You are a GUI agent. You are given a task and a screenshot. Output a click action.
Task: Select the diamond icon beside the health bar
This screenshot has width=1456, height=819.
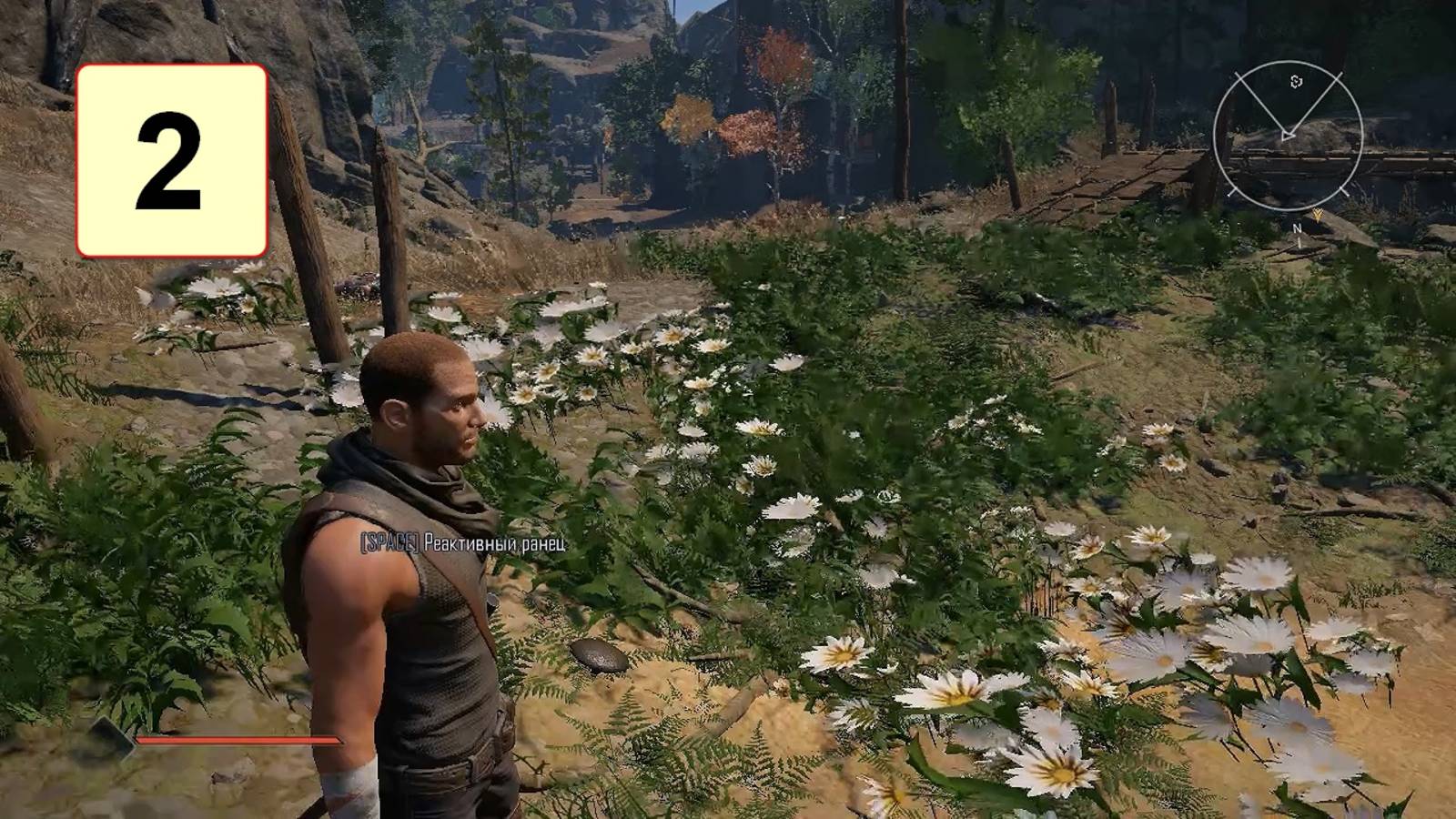click(x=111, y=737)
